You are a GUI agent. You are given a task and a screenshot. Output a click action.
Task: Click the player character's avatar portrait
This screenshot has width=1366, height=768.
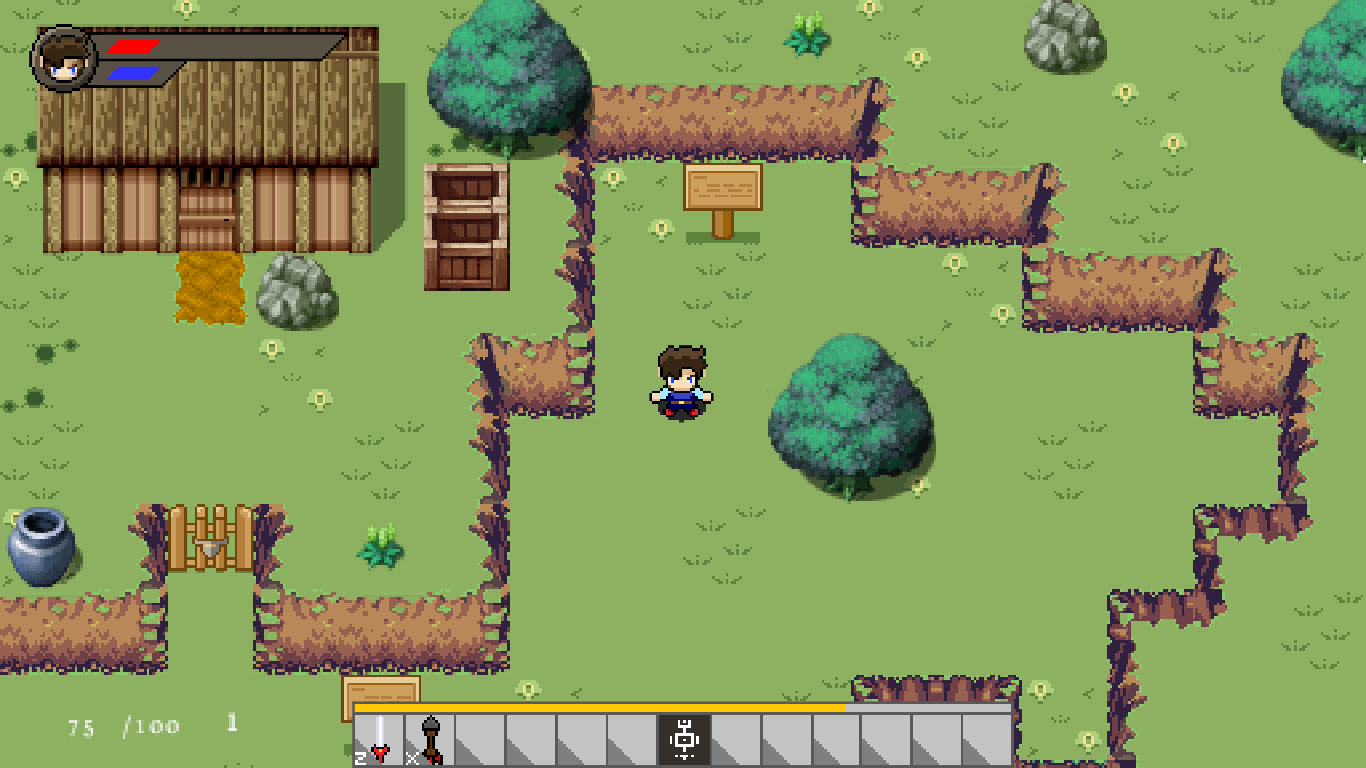pyautogui.click(x=62, y=54)
